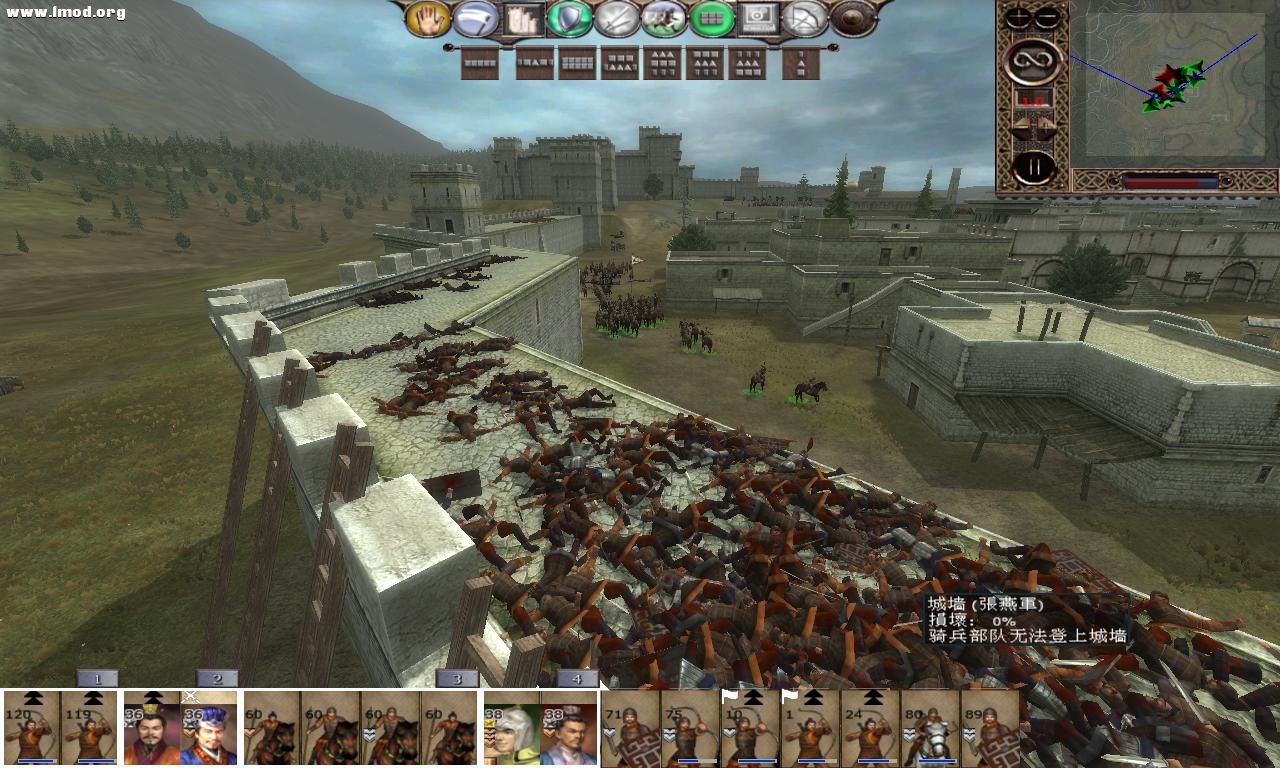The image size is (1280, 768).
Task: Switch to unit group tab 4
Action: 577,678
